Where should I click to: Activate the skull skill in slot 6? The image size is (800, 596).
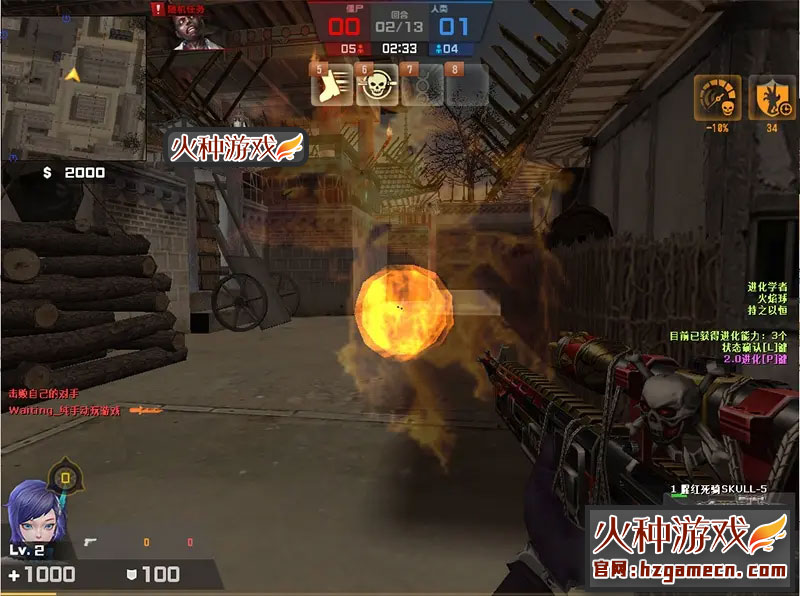(377, 86)
